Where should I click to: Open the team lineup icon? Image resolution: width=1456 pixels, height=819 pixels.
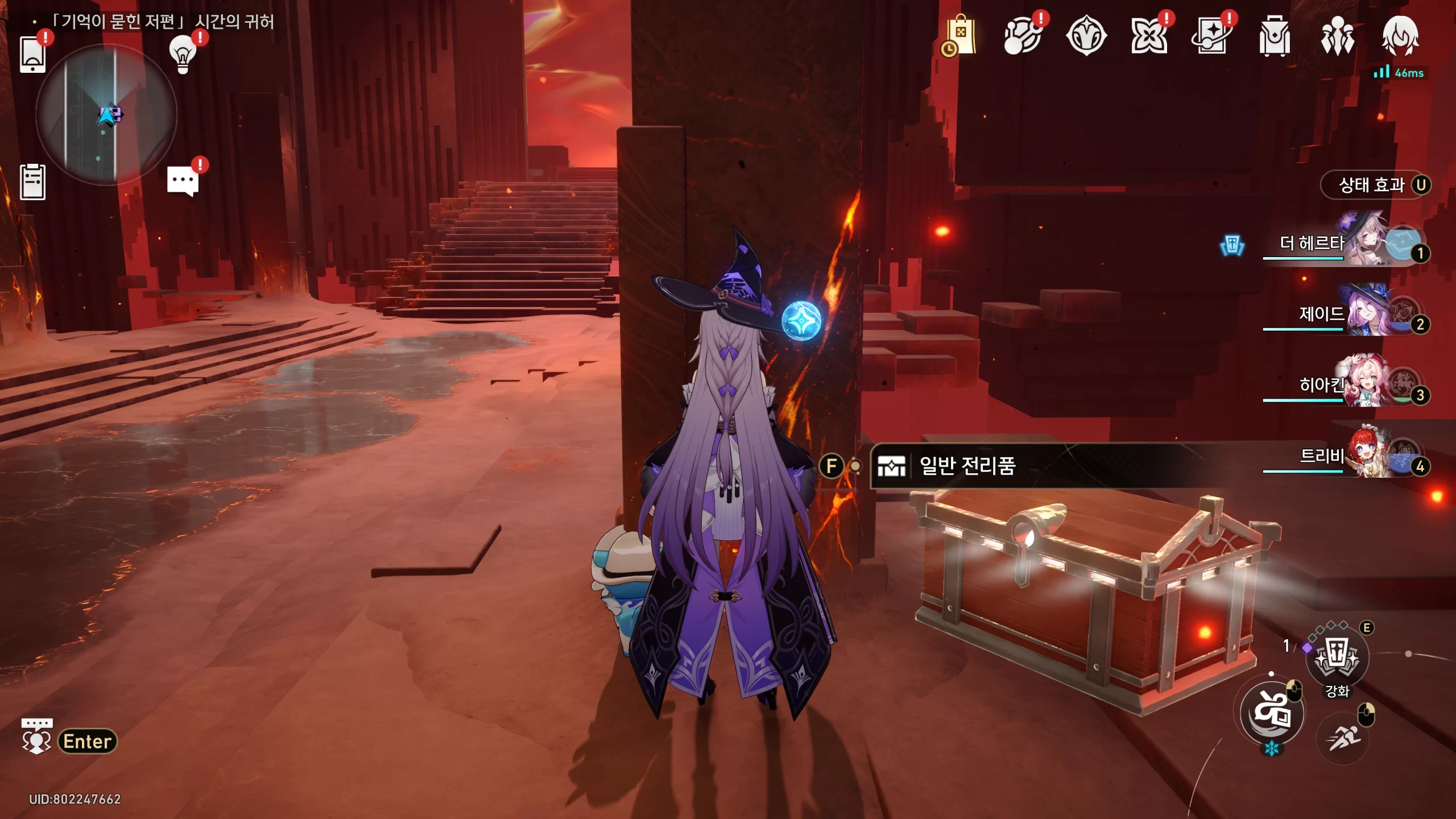click(1337, 36)
